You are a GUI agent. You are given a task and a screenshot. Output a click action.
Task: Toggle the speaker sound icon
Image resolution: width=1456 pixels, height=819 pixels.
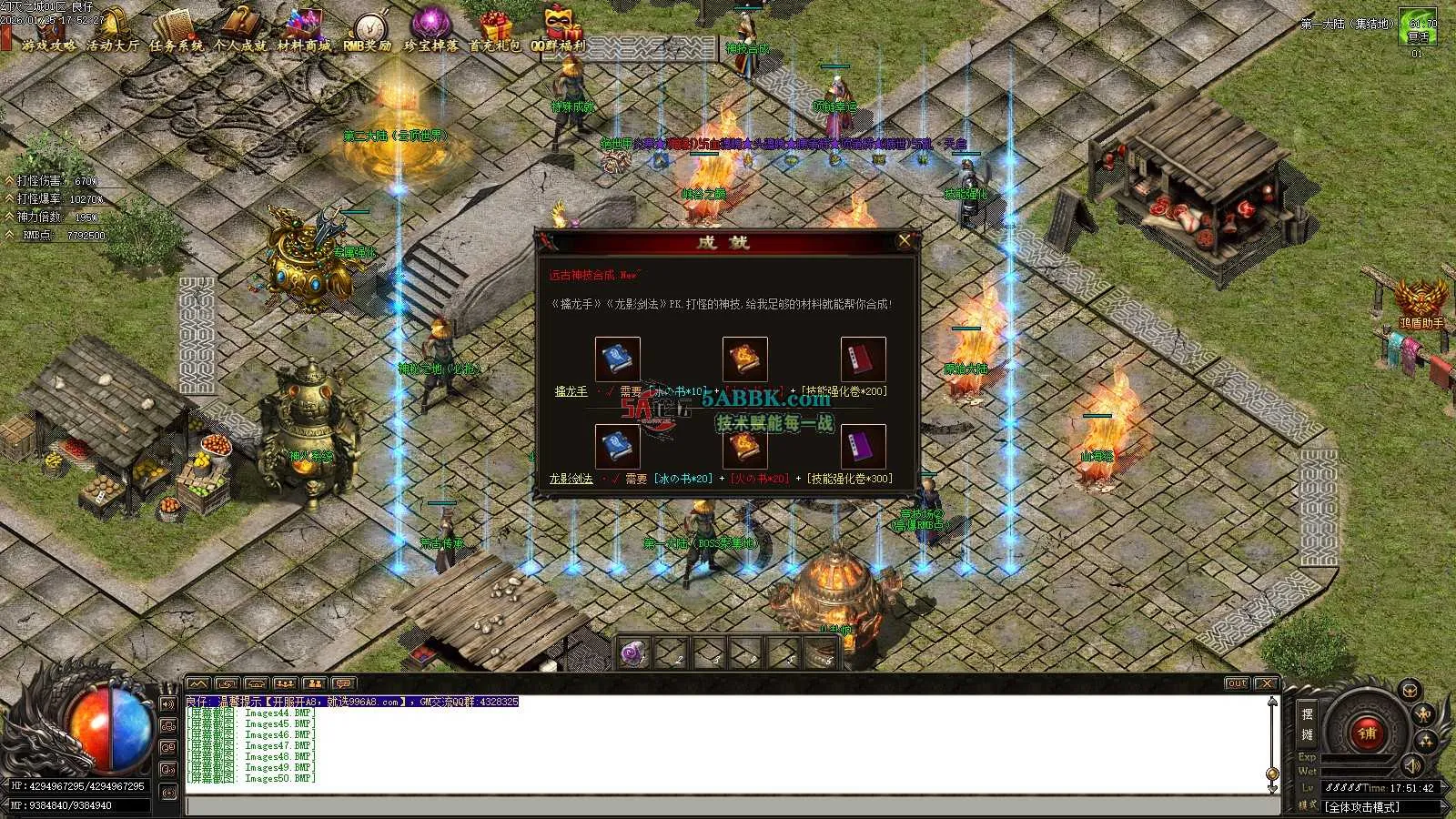[x=1411, y=764]
